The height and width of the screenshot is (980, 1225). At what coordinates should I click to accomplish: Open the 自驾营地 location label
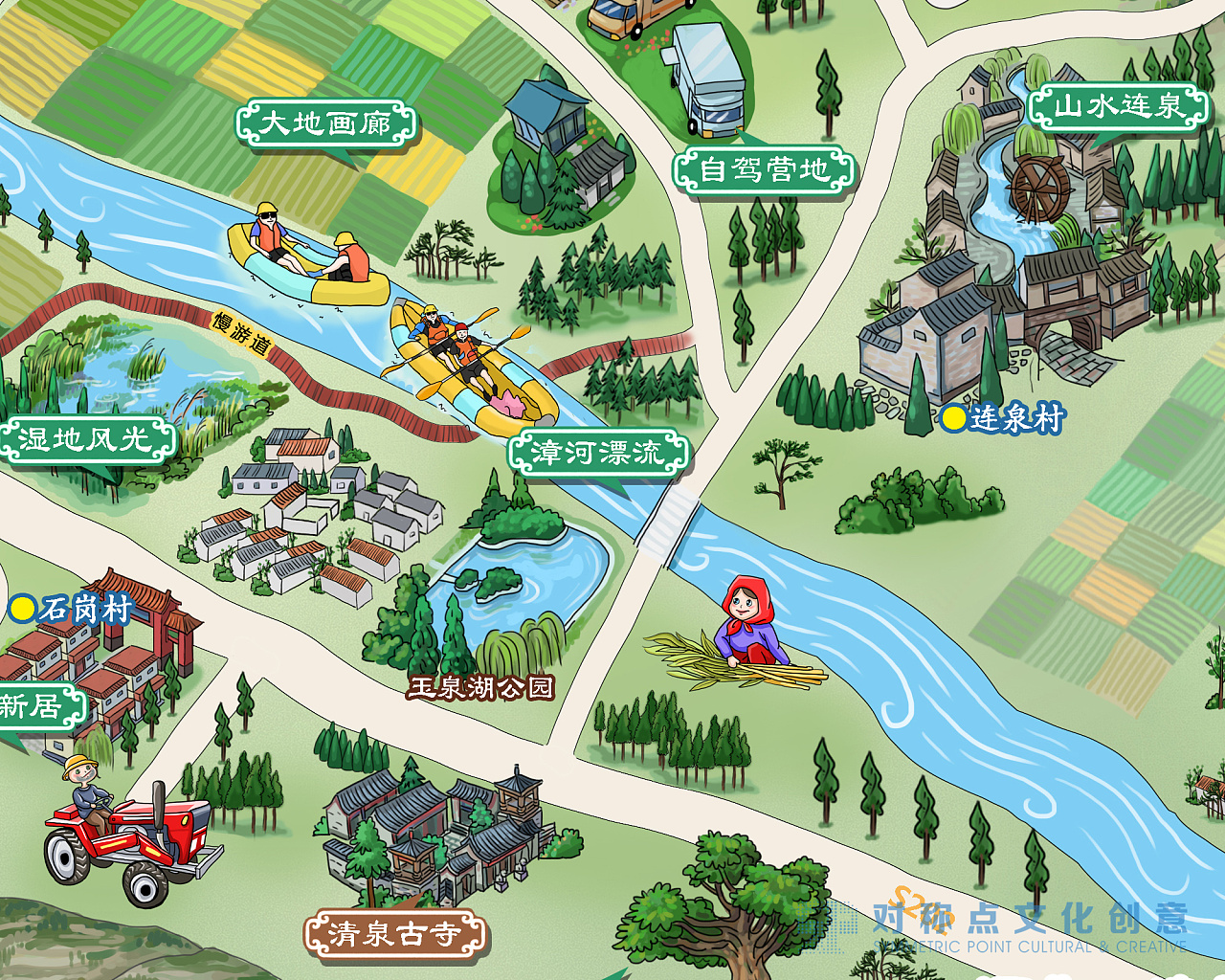[x=764, y=170]
